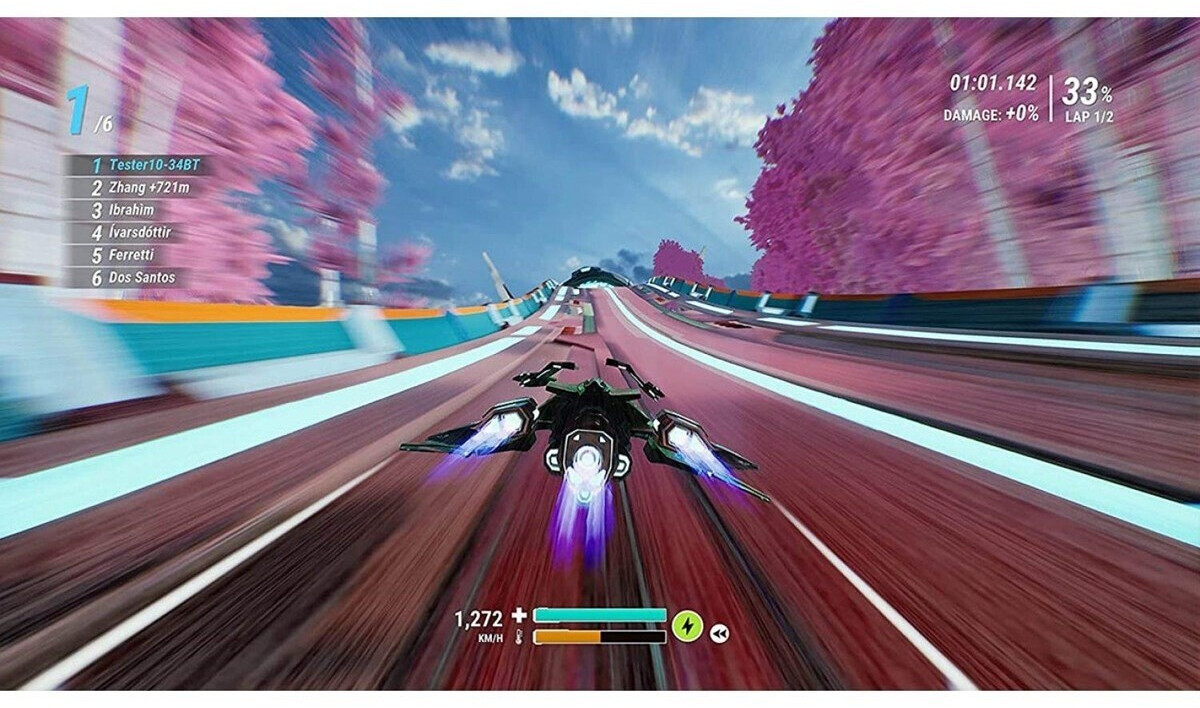
Task: Select Zhang's row in the standings
Action: pyautogui.click(x=139, y=187)
